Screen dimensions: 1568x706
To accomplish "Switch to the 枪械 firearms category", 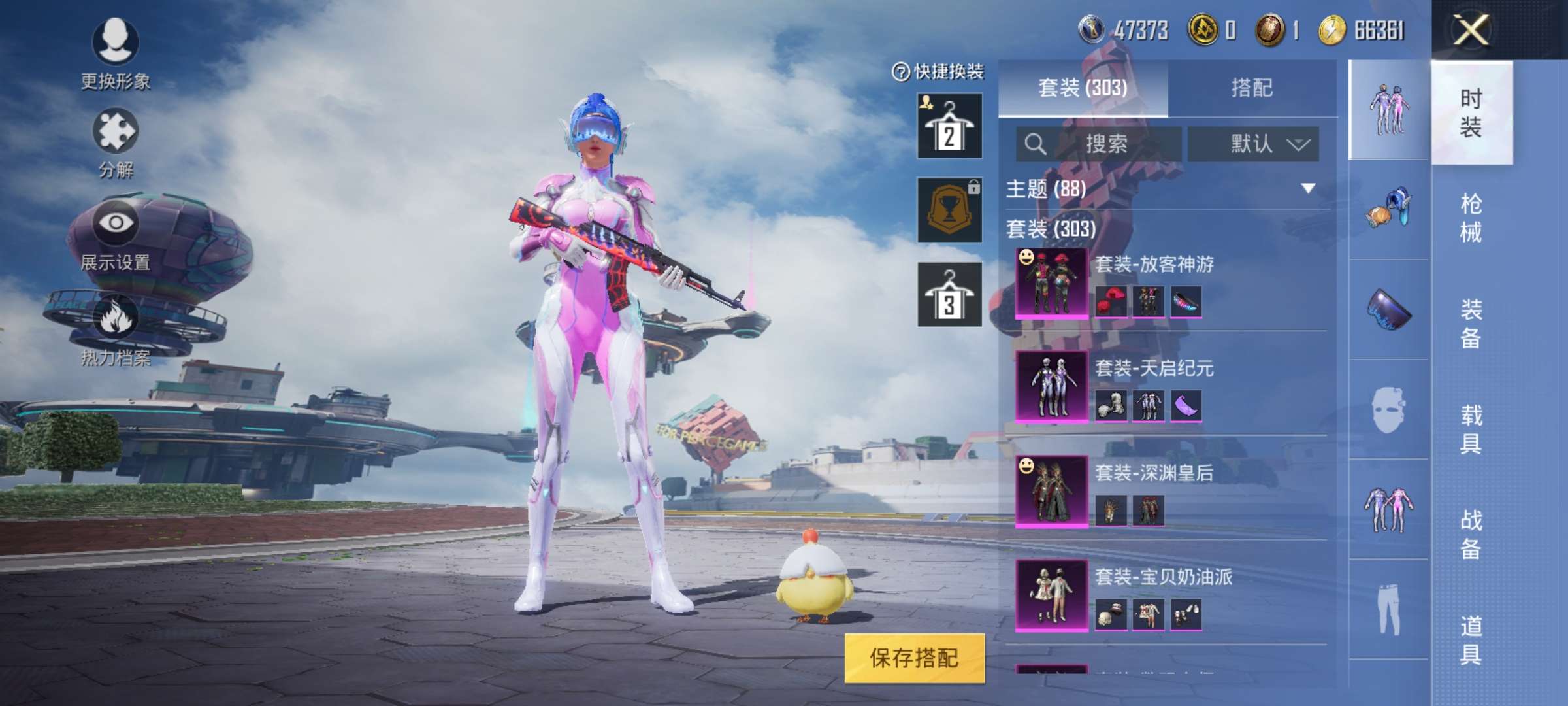I will 1471,218.
